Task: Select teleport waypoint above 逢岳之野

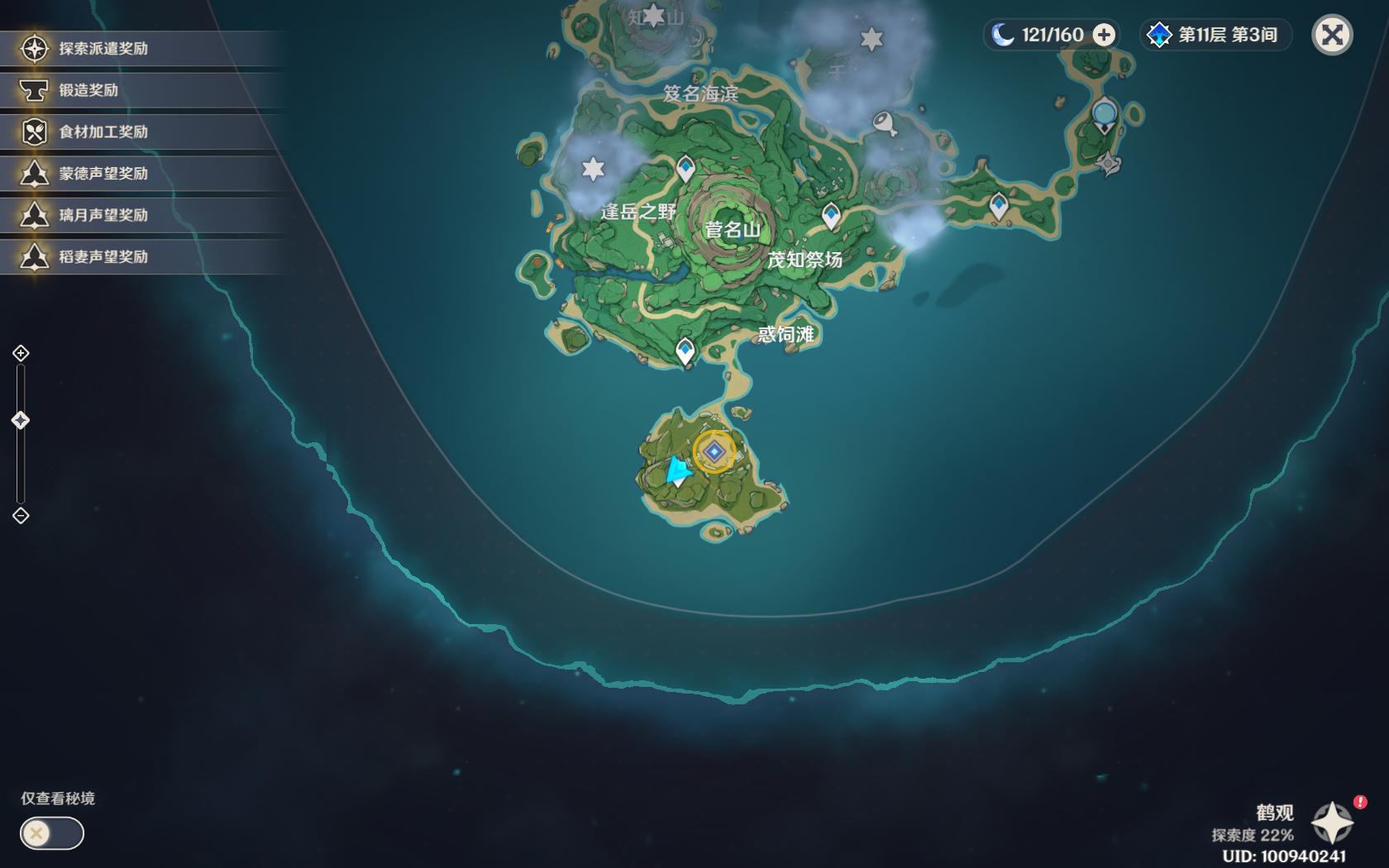Action: tap(685, 168)
